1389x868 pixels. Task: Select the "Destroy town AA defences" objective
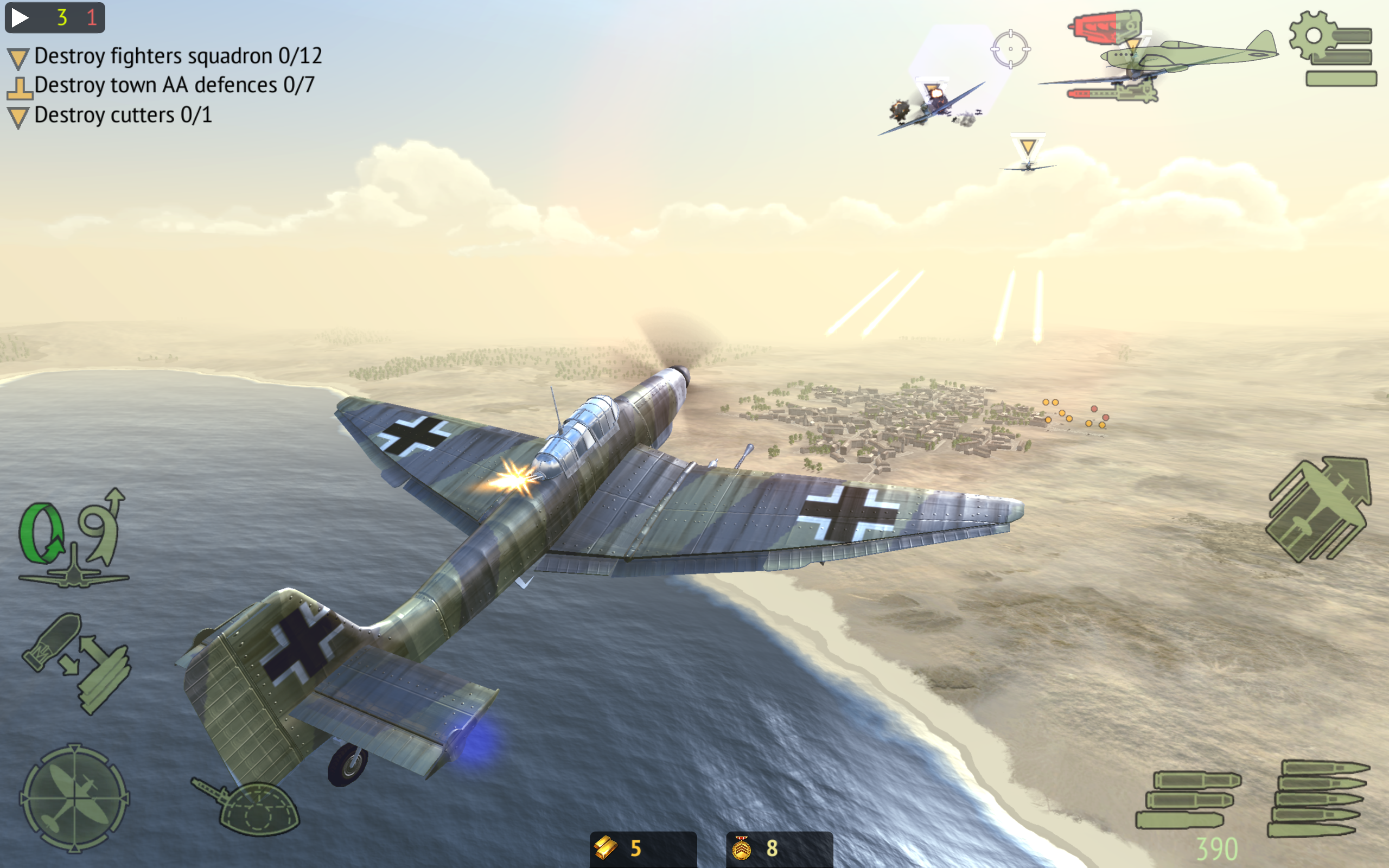[x=174, y=86]
